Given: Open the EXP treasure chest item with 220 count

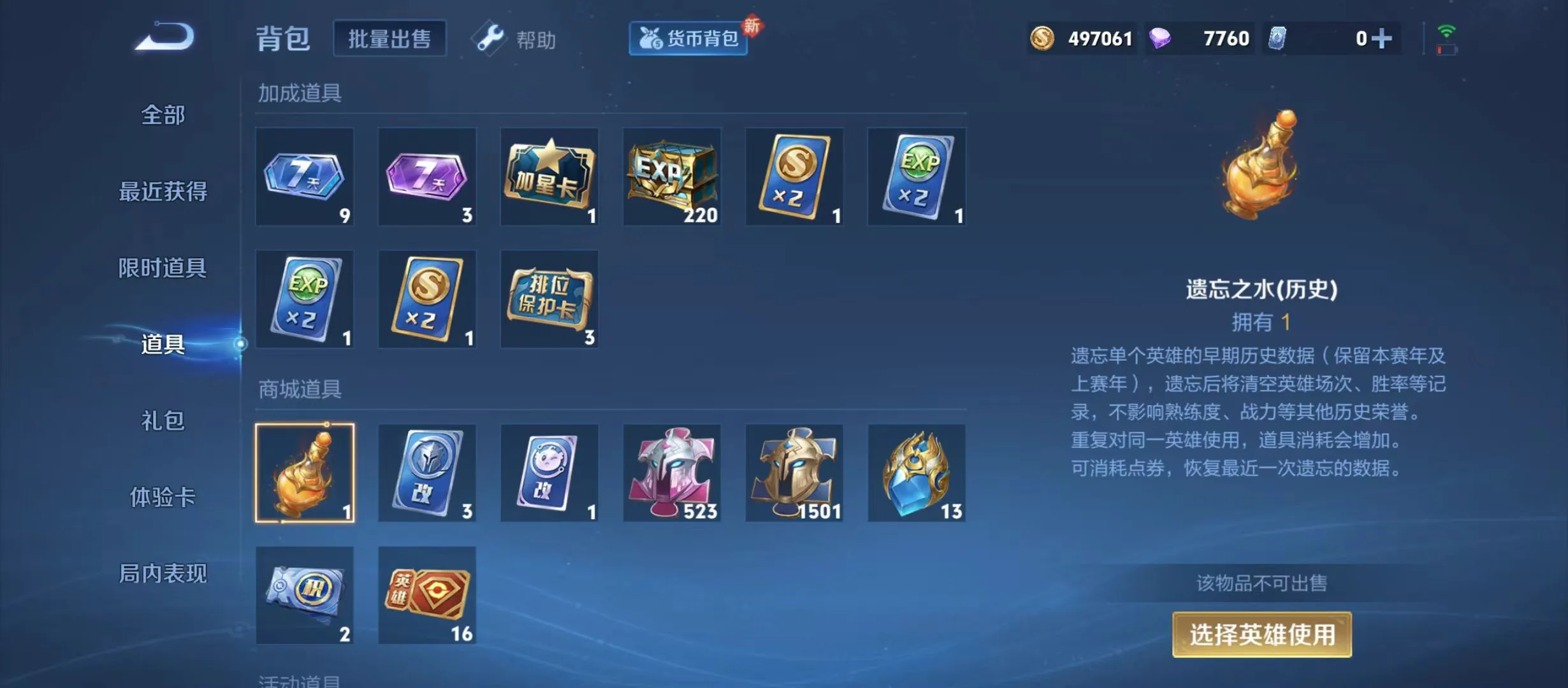Looking at the screenshot, I should click(672, 176).
